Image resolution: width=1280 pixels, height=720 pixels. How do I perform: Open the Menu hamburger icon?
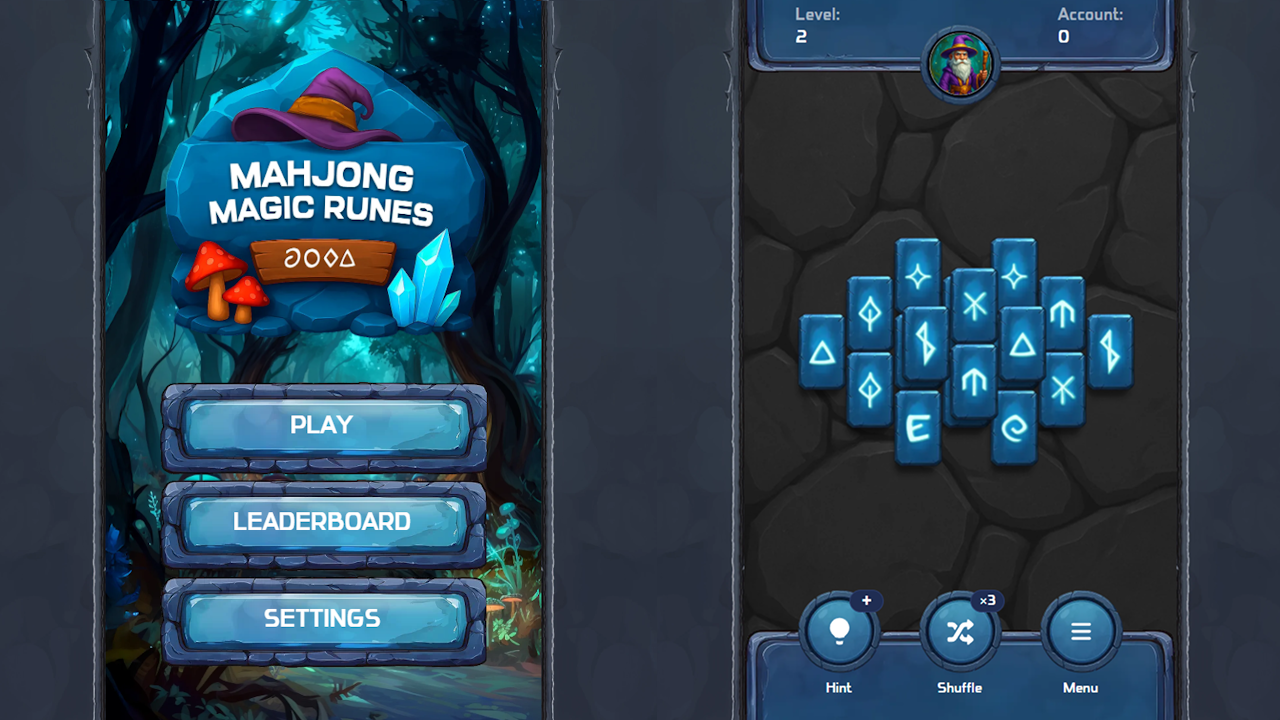(x=1080, y=628)
